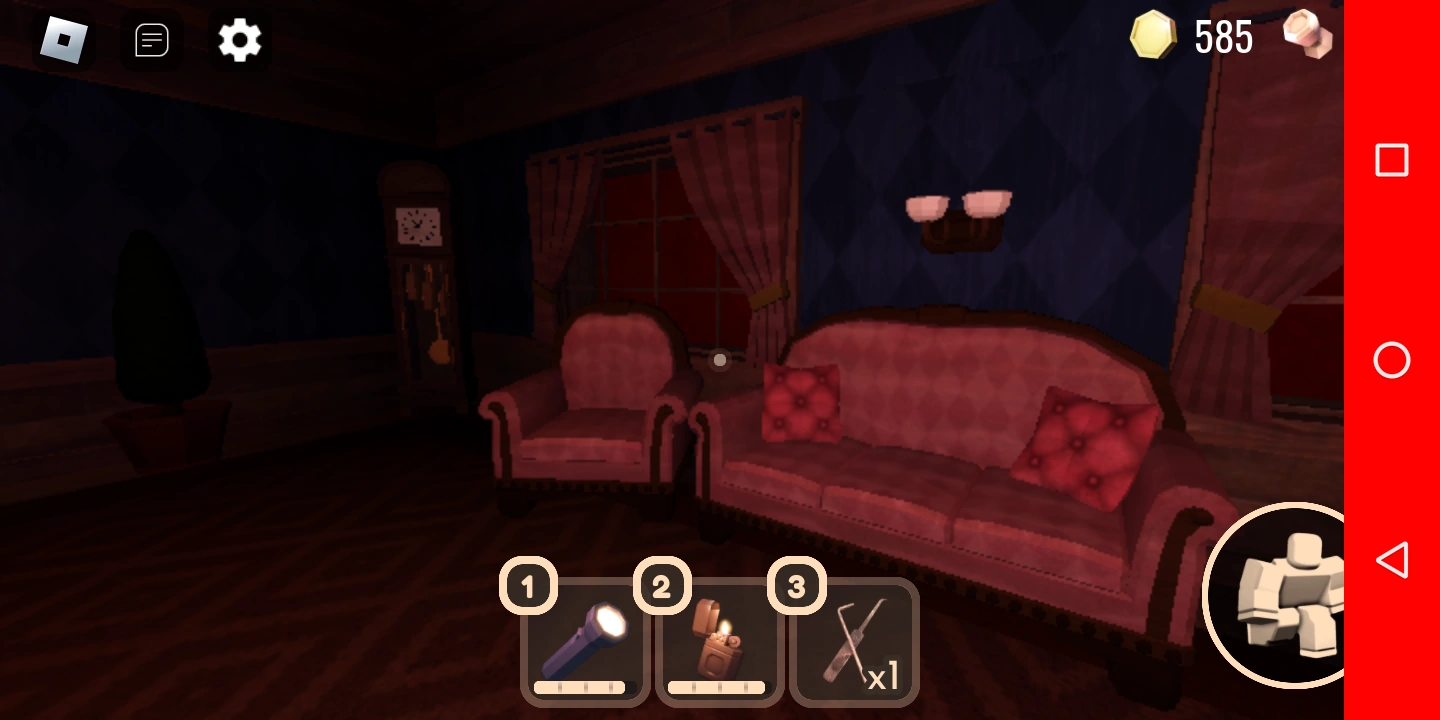Click the lighter fuel bar
Screen dimensions: 1440x720
click(717, 687)
